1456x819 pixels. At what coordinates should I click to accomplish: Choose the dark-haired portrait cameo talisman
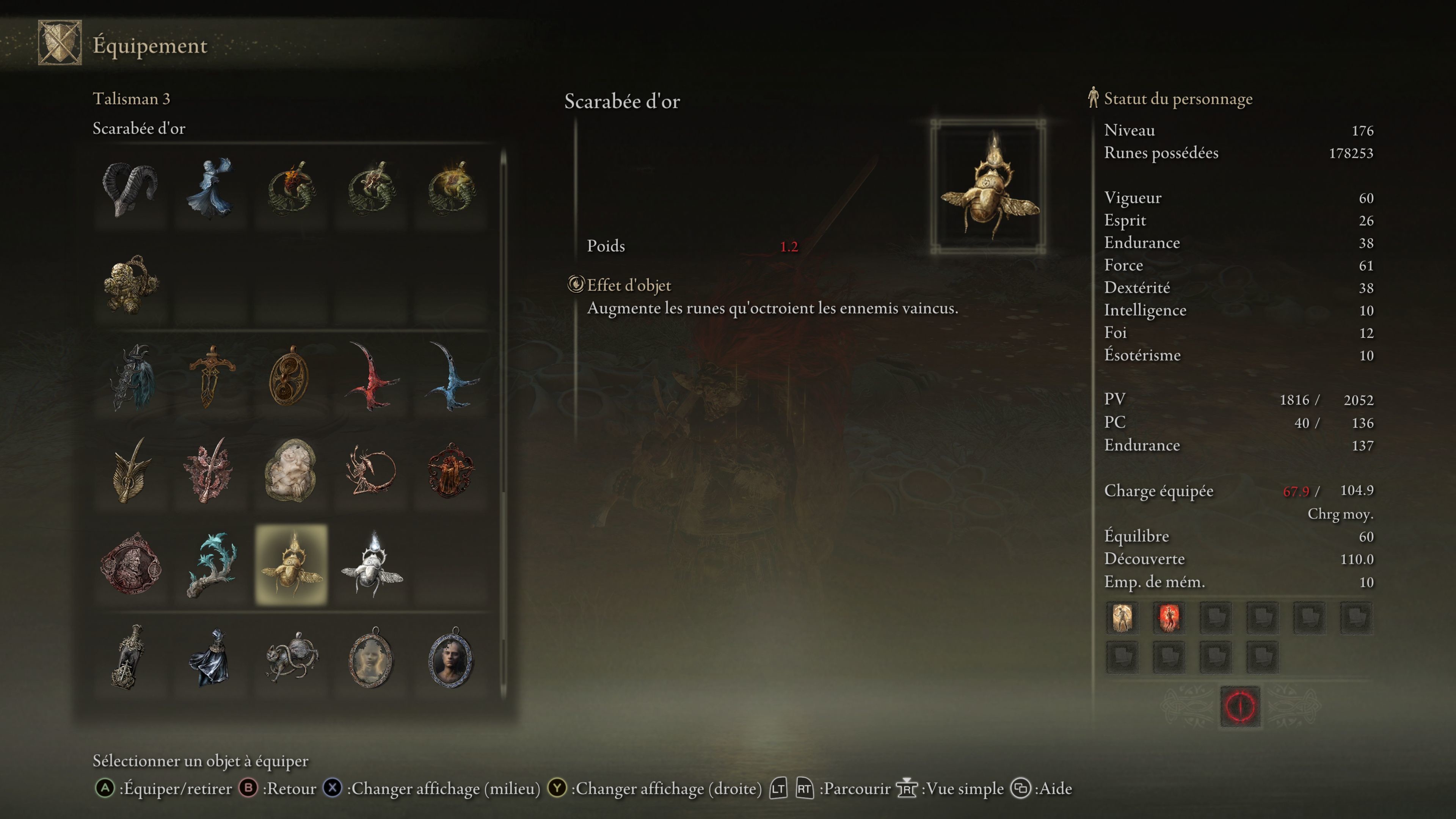tap(451, 657)
